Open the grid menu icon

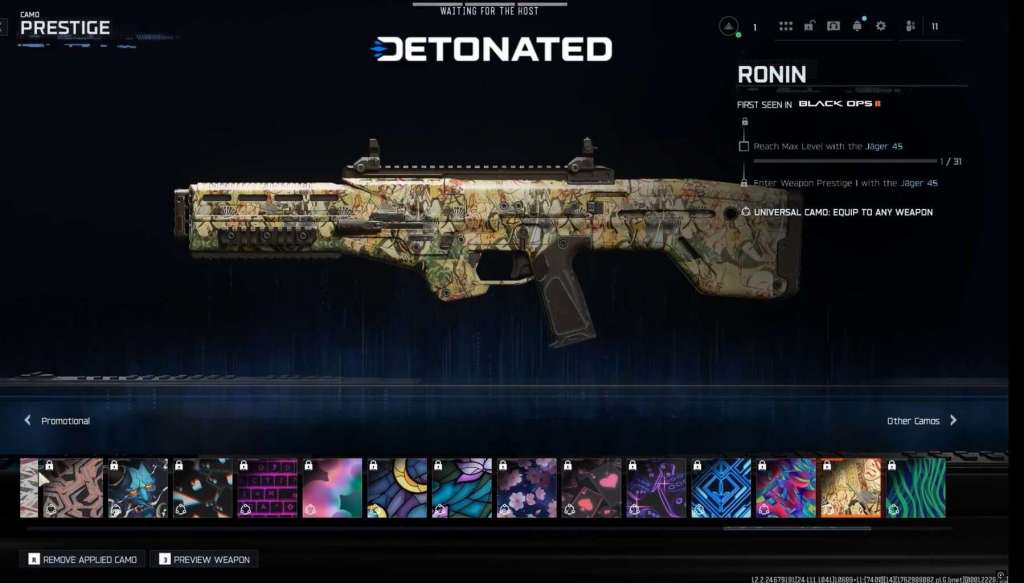tap(786, 26)
